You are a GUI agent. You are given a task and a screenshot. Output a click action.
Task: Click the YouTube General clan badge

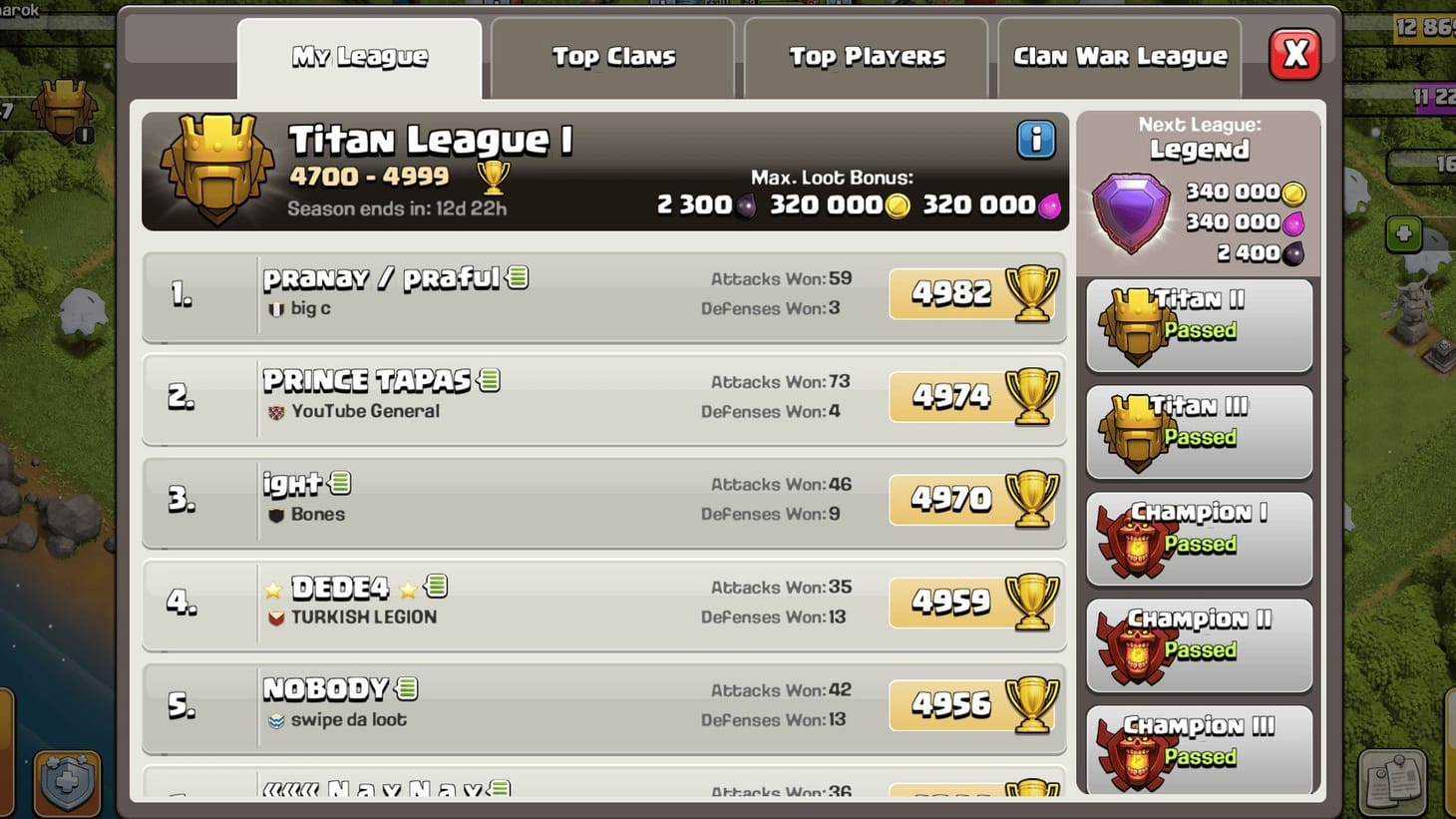[x=273, y=411]
